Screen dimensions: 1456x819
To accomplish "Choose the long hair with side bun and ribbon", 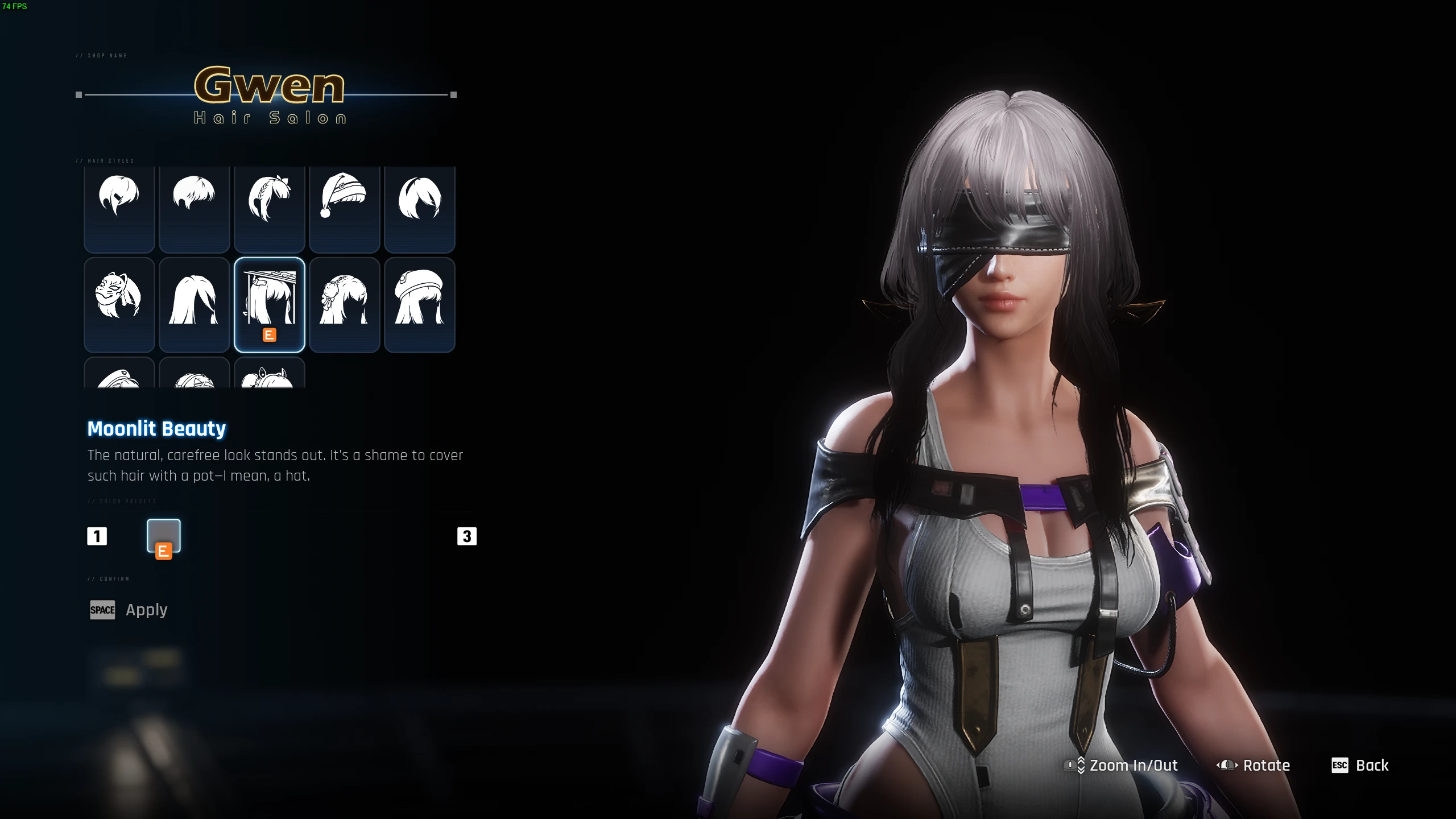I will point(344,304).
